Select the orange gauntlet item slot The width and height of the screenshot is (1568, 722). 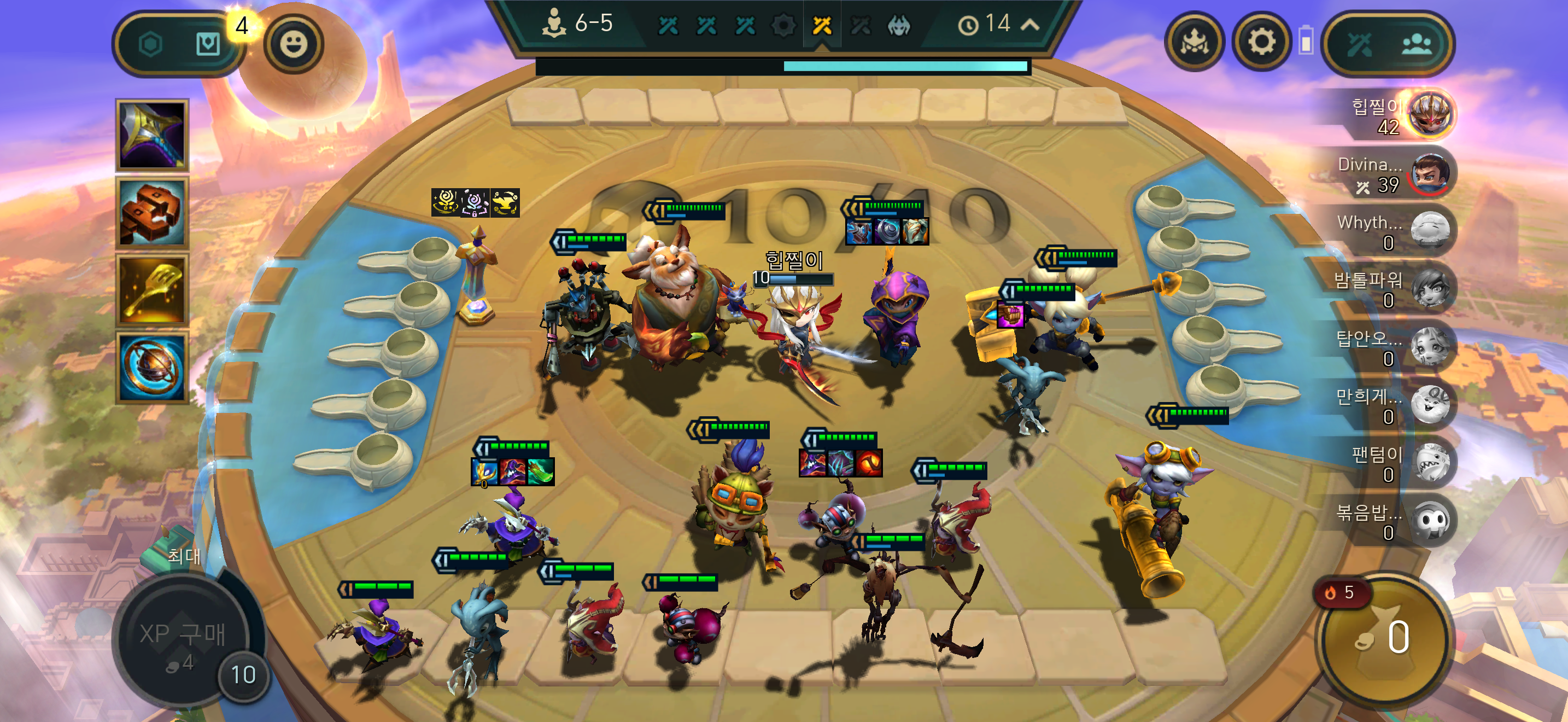(x=152, y=213)
